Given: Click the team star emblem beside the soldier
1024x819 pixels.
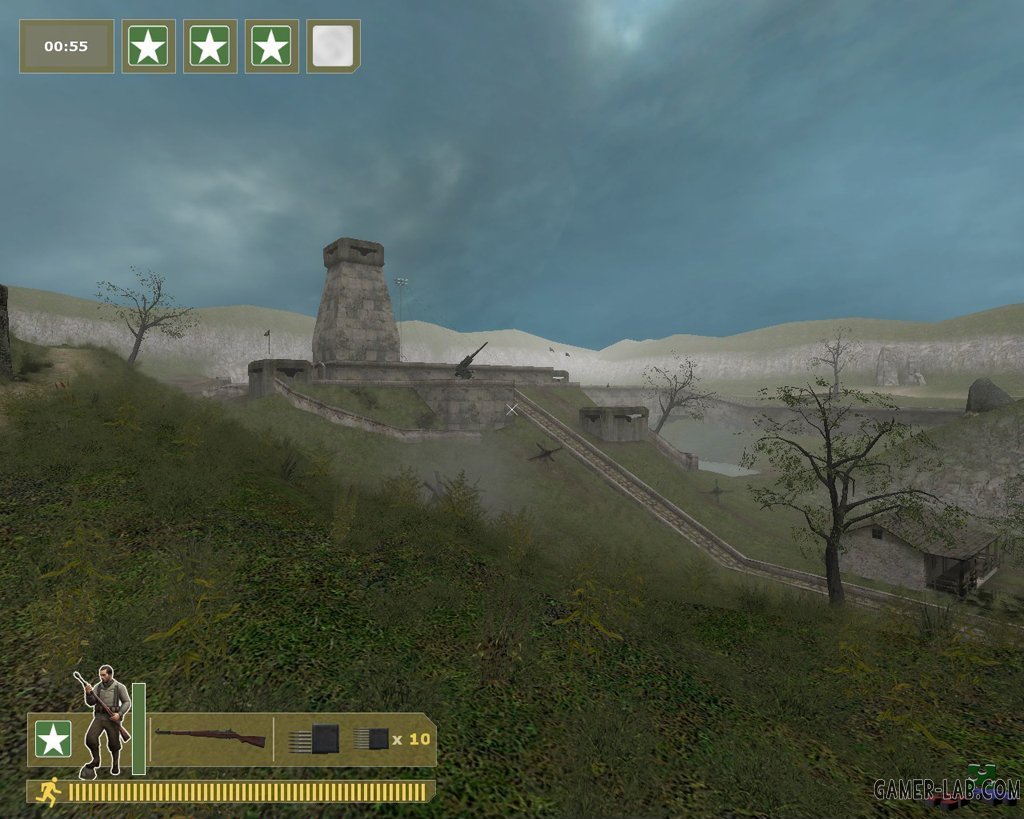Looking at the screenshot, I should pyautogui.click(x=53, y=739).
